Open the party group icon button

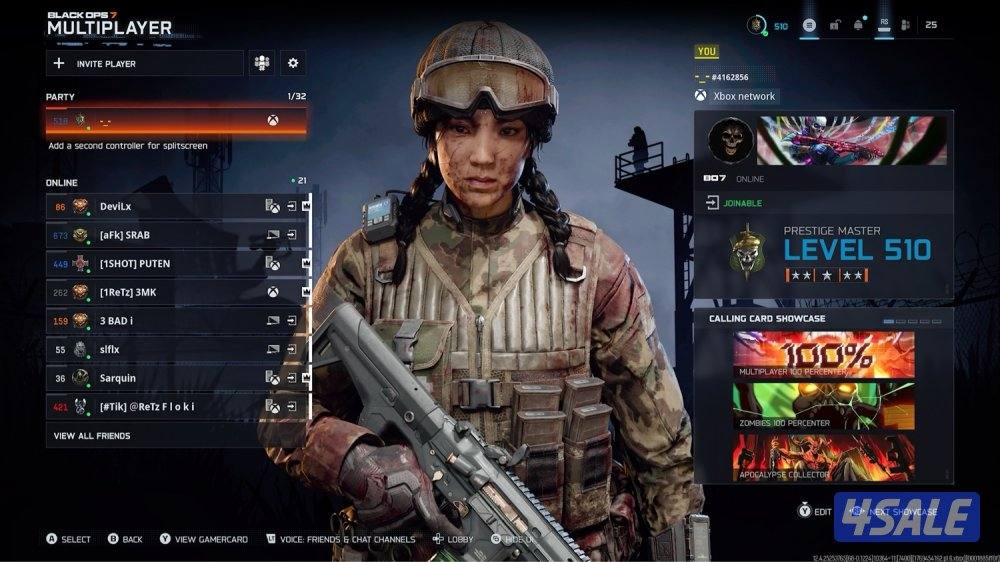(x=262, y=63)
